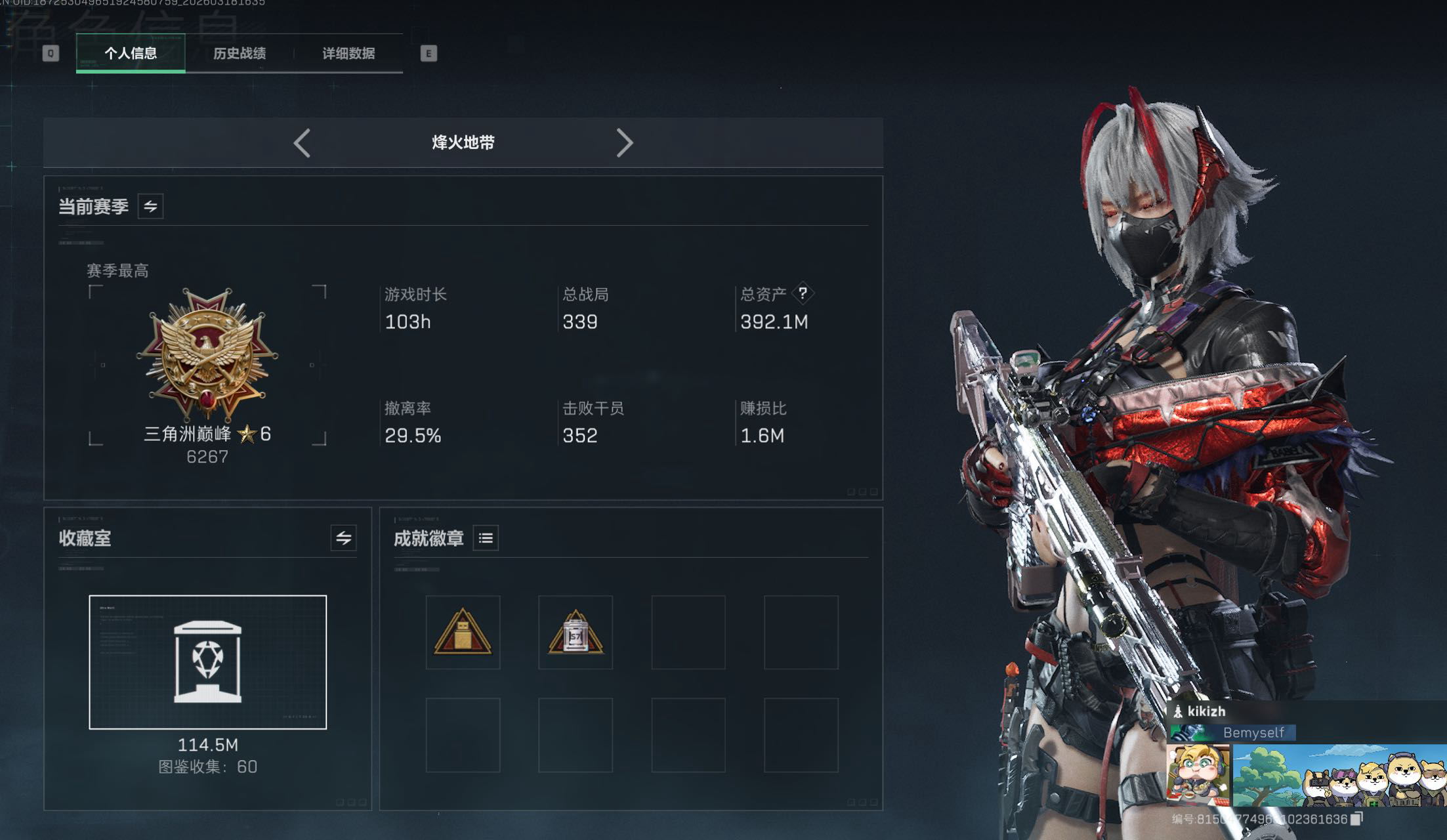Toggle the 当前赛季 season swap button
Screen dimensions: 1447x840
(x=150, y=207)
